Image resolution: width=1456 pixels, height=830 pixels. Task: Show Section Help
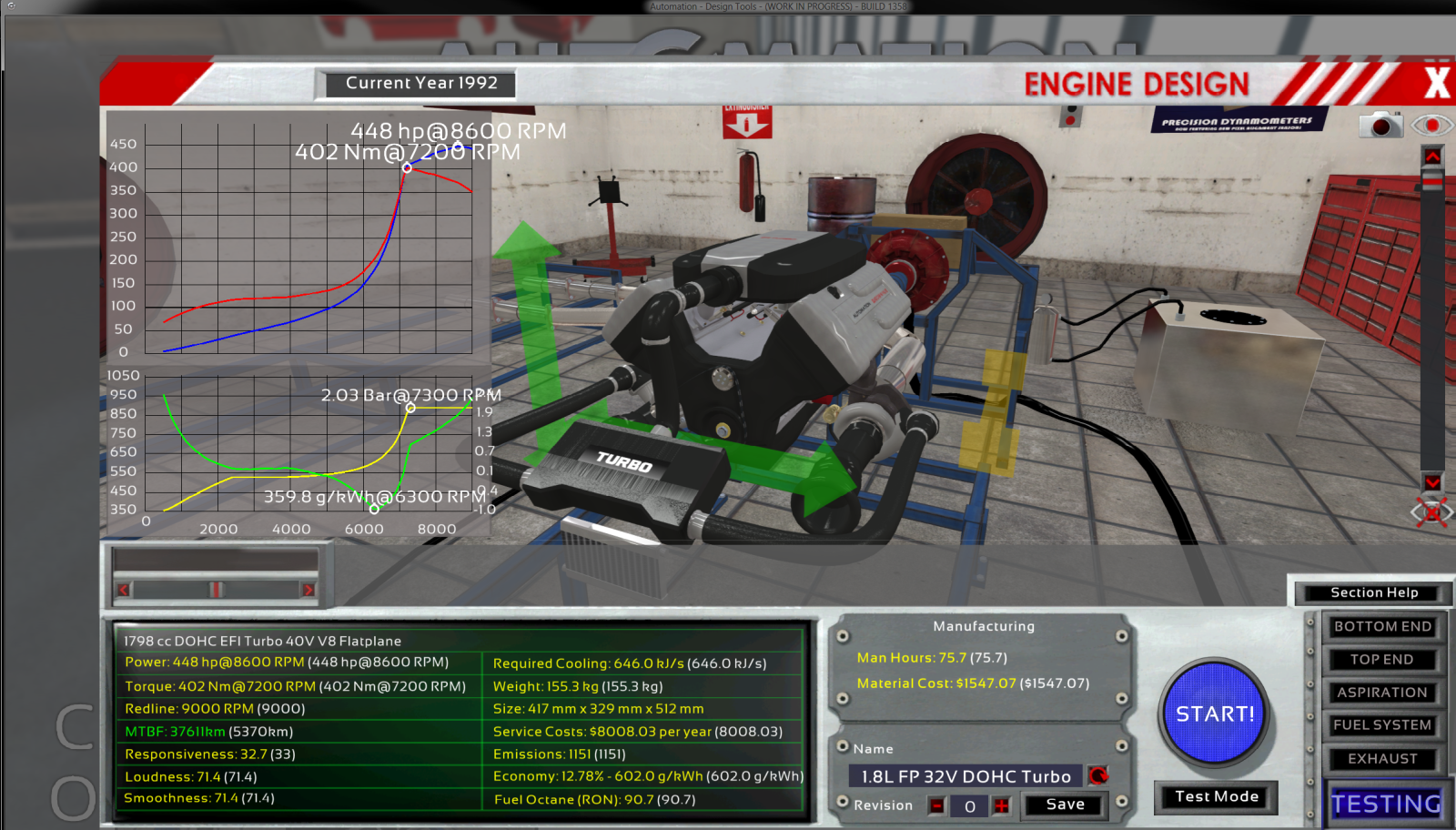click(x=1373, y=592)
